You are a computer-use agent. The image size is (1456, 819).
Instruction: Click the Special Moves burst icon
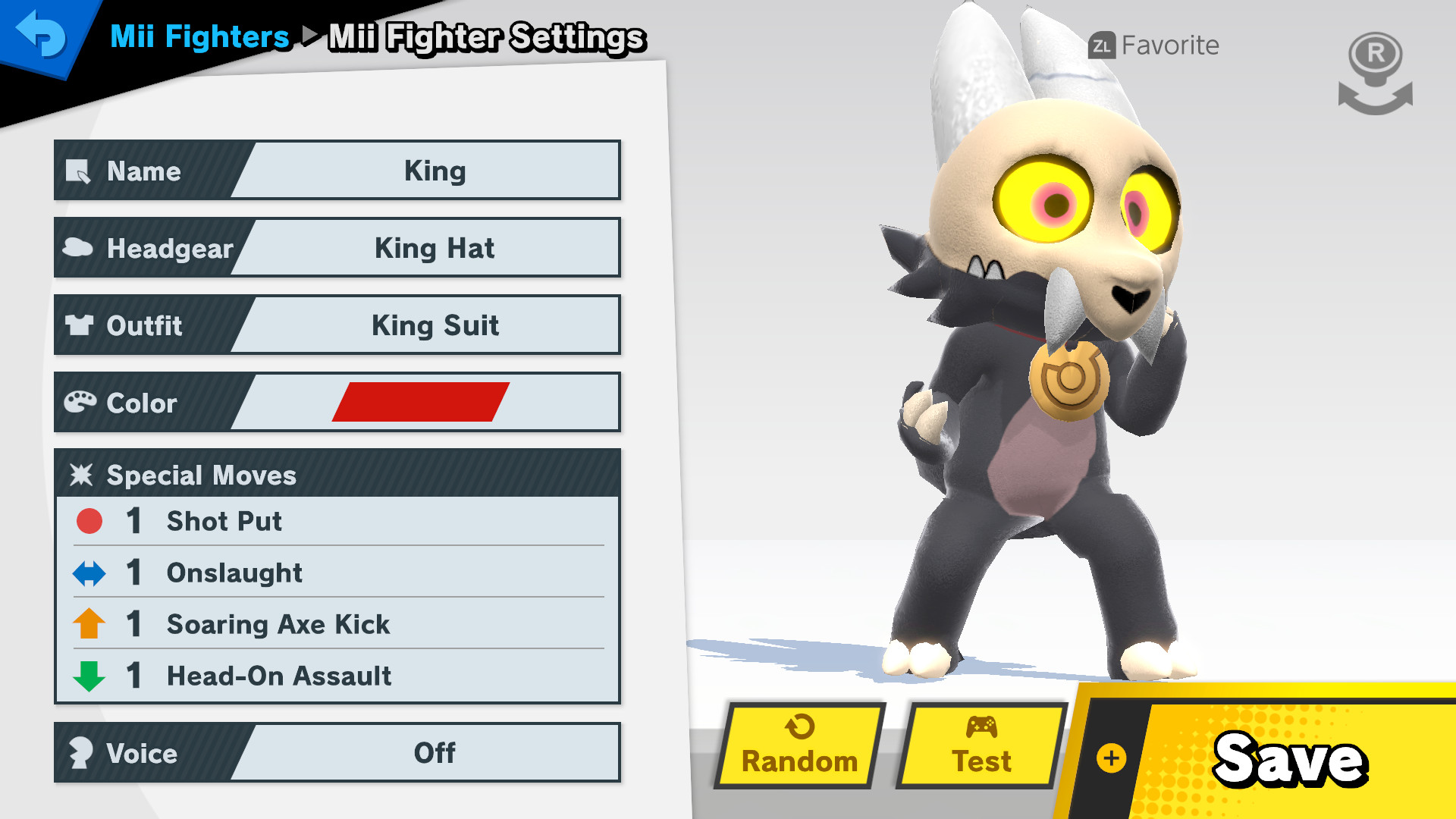(82, 475)
